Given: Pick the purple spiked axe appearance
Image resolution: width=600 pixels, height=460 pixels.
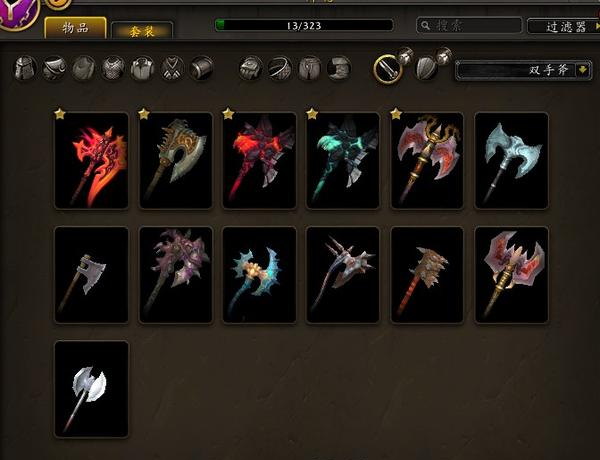Looking at the screenshot, I should [x=175, y=275].
